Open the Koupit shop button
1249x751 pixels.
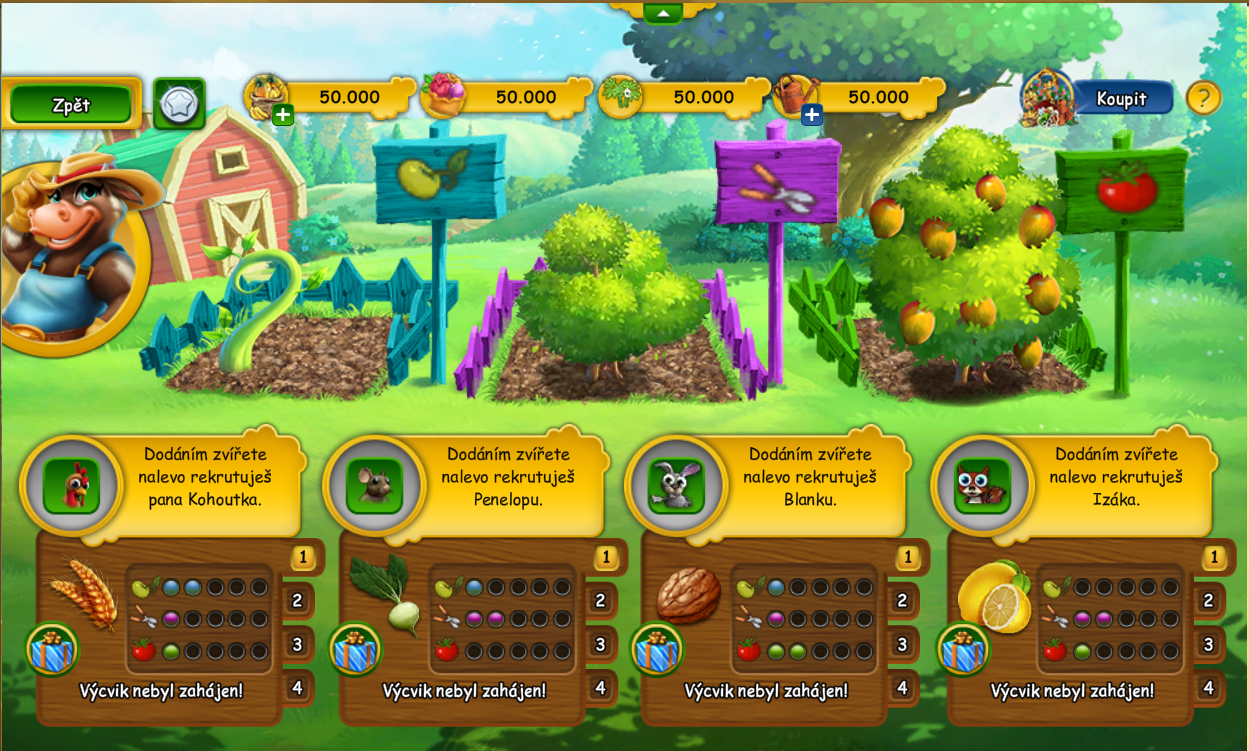click(x=1121, y=98)
